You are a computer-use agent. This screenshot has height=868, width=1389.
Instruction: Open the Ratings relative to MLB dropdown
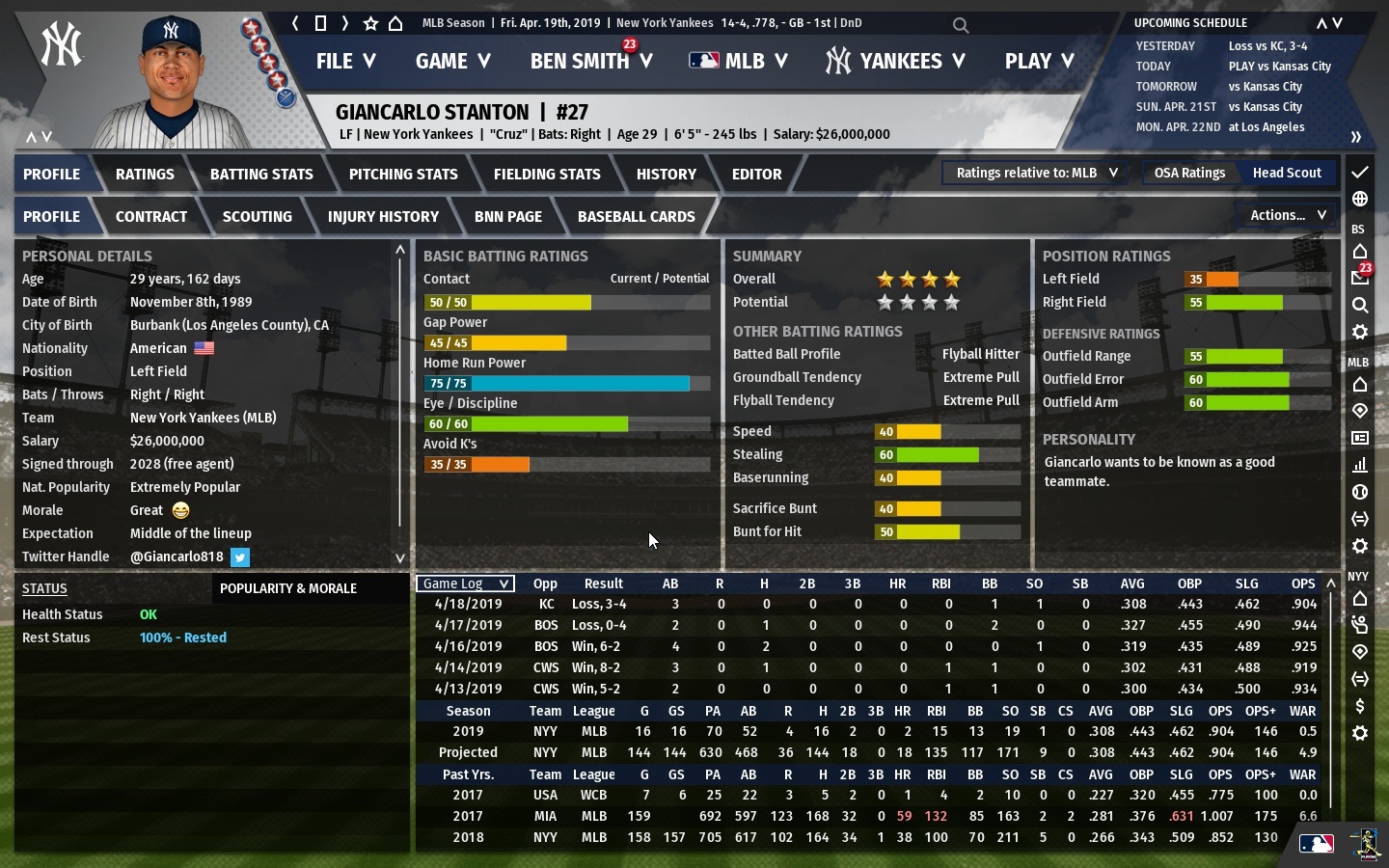1033,172
